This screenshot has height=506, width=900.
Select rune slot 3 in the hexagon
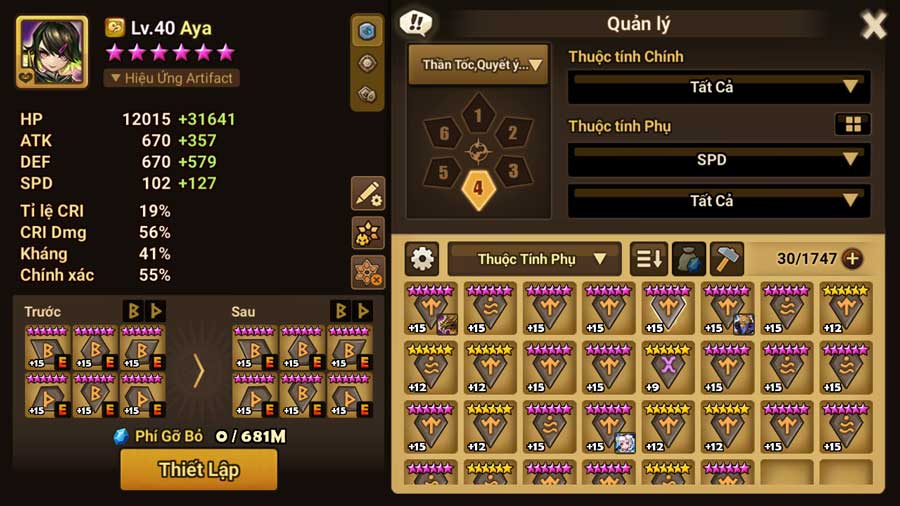(x=512, y=171)
